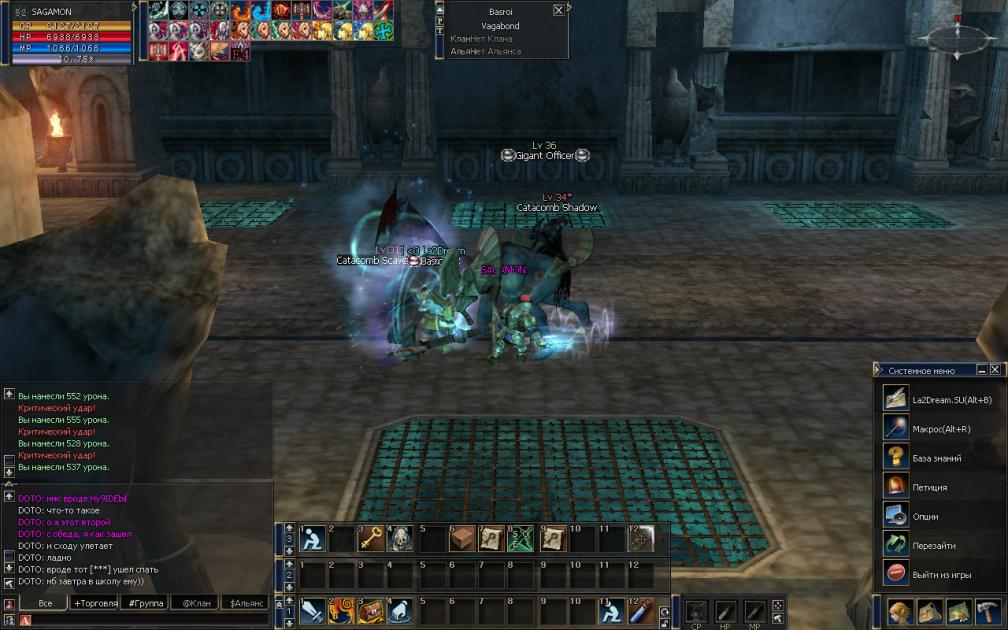Close the Системное меню window

tap(995, 370)
